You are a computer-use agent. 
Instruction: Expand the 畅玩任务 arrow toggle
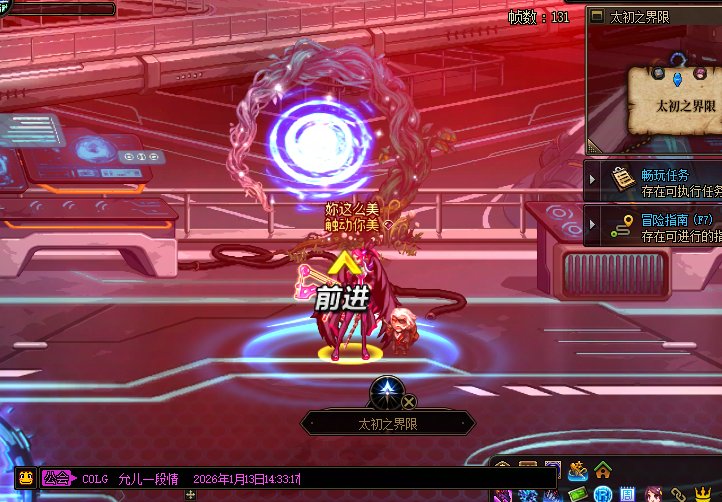tap(593, 180)
